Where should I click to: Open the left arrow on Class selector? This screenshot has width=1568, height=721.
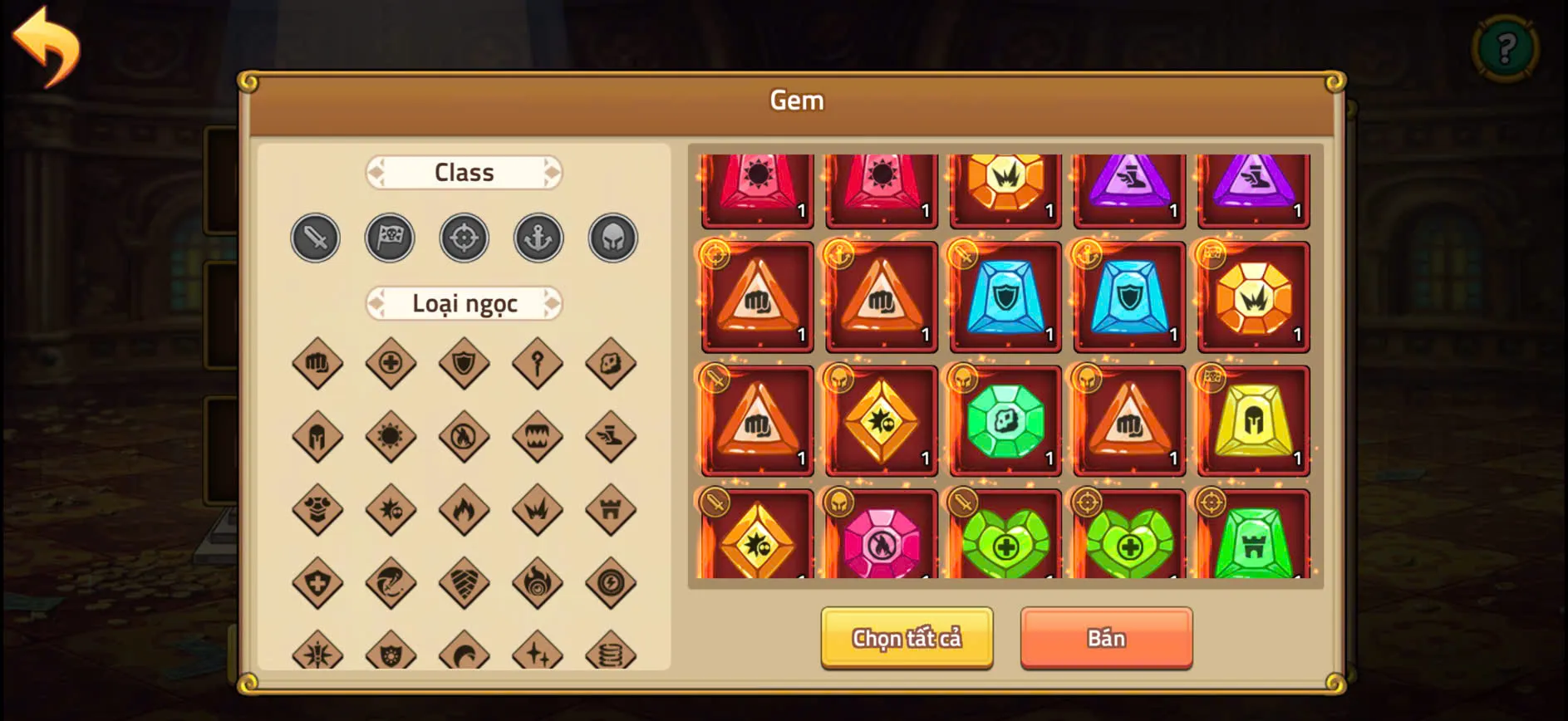tap(376, 172)
